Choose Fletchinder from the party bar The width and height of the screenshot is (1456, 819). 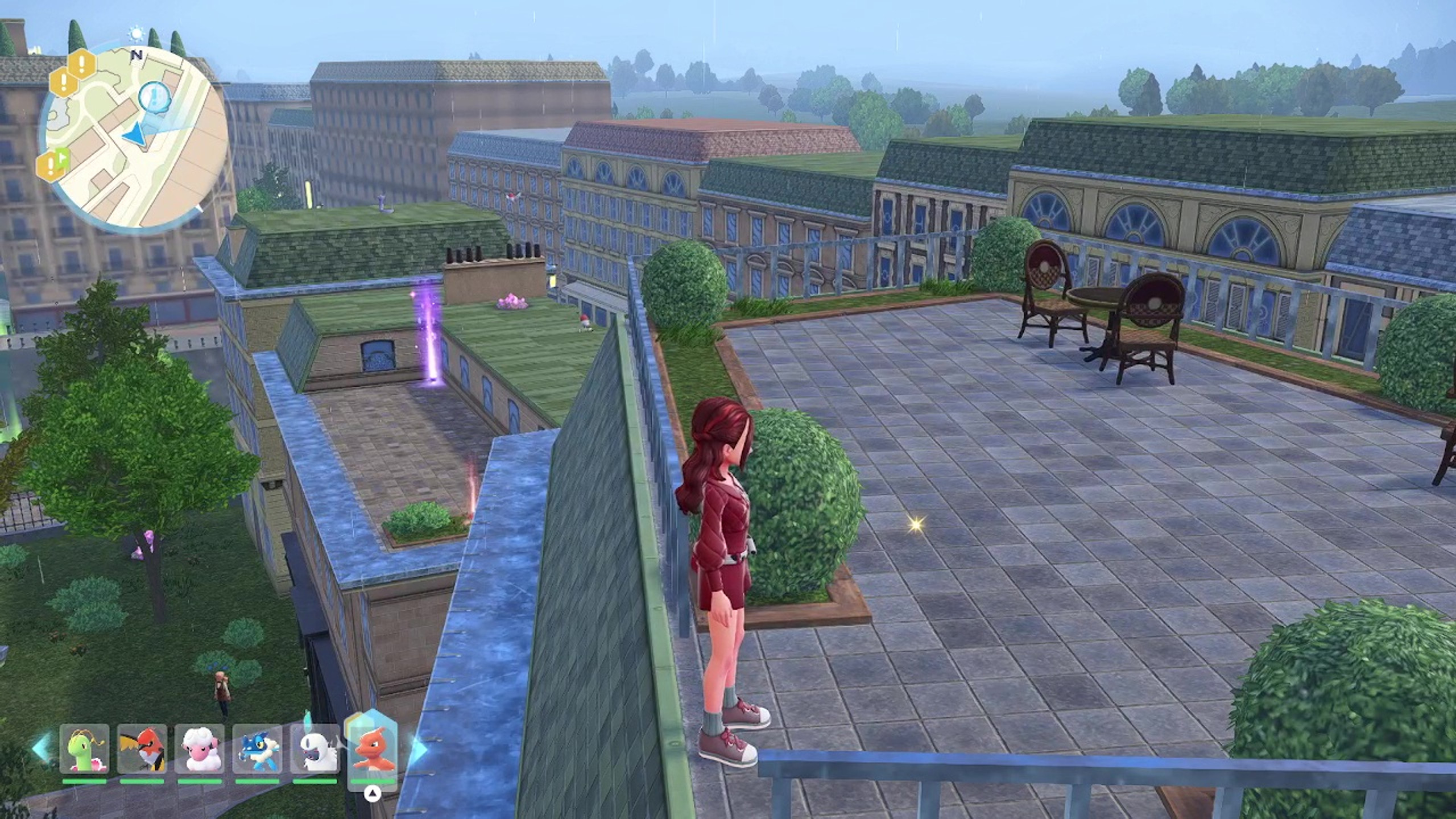pos(142,749)
